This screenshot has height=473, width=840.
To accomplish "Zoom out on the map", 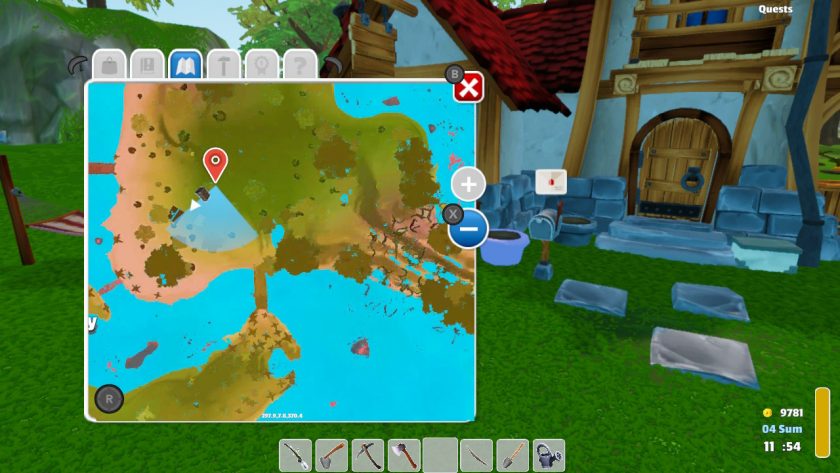I will (468, 230).
